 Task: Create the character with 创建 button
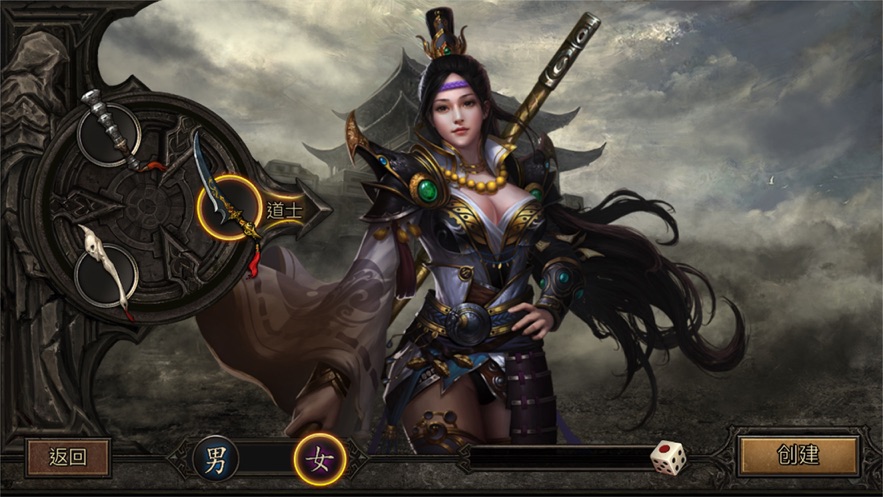click(797, 456)
